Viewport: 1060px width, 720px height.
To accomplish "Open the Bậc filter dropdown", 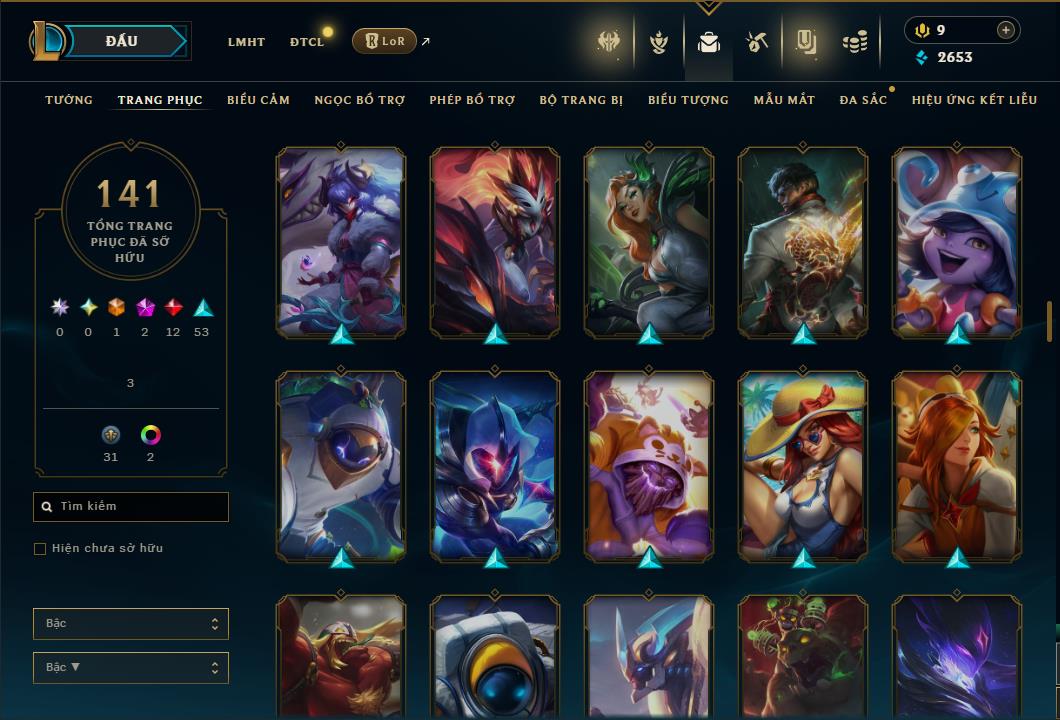I will click(131, 624).
